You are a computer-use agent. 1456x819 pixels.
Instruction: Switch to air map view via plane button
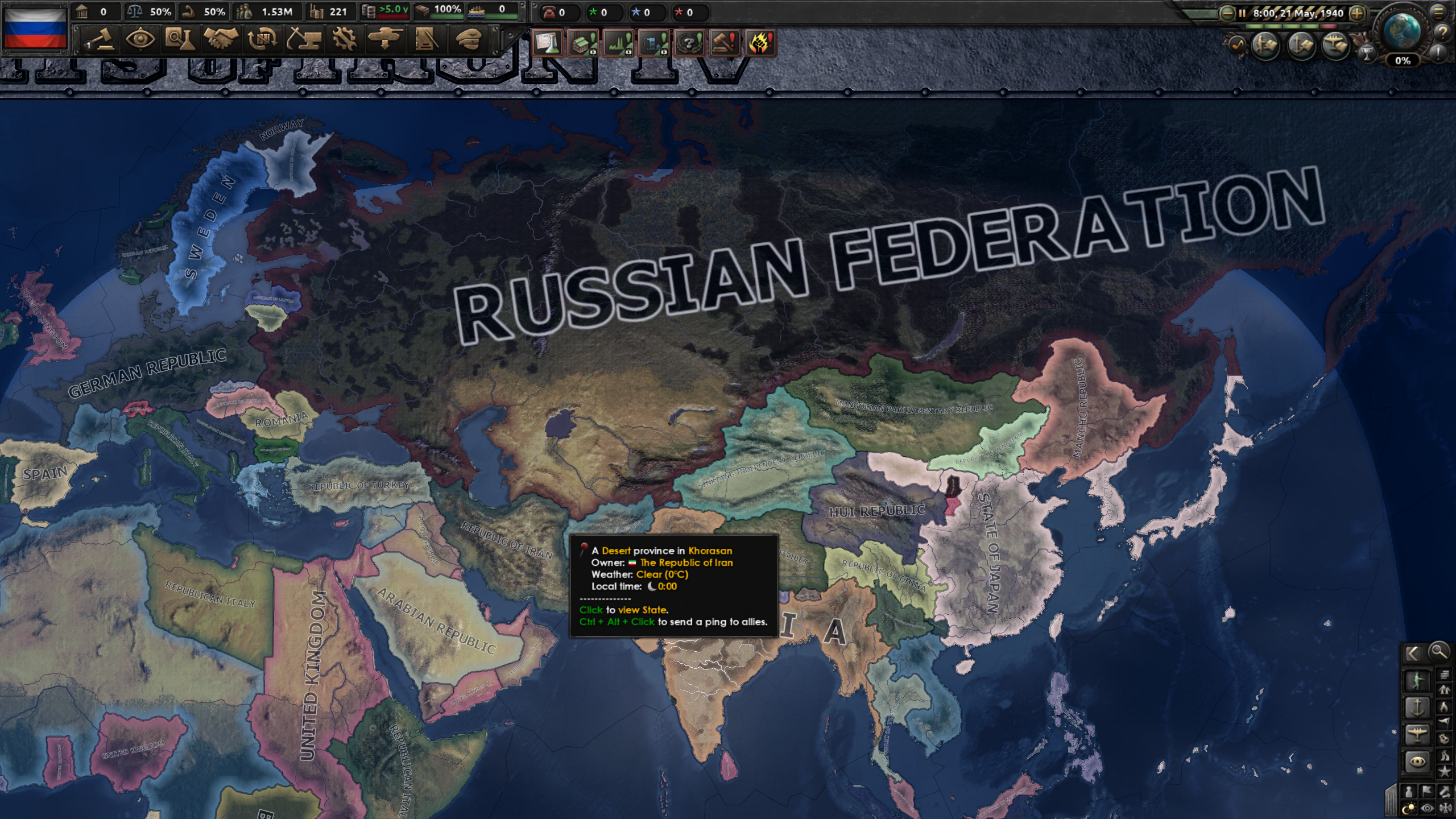point(1417,735)
